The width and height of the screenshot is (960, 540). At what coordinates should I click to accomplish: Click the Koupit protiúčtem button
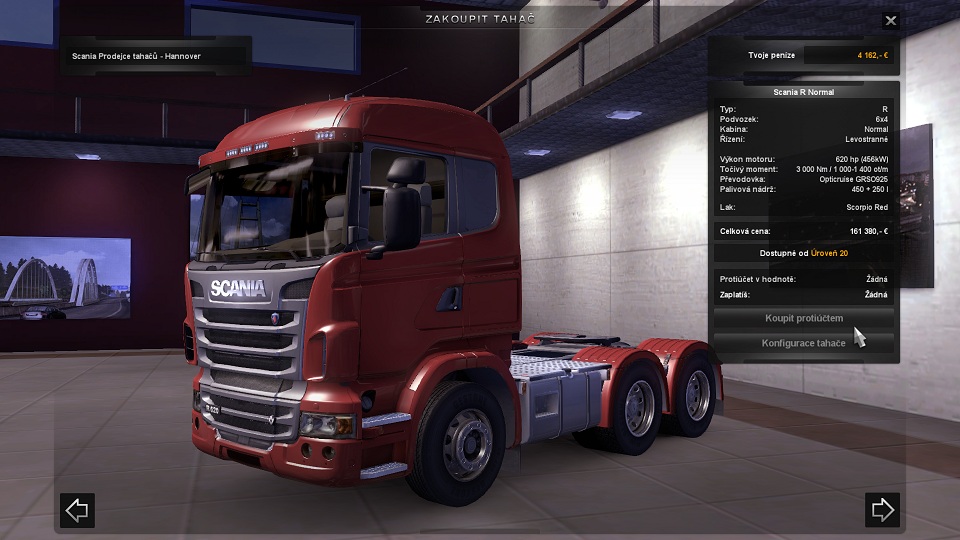pyautogui.click(x=803, y=319)
